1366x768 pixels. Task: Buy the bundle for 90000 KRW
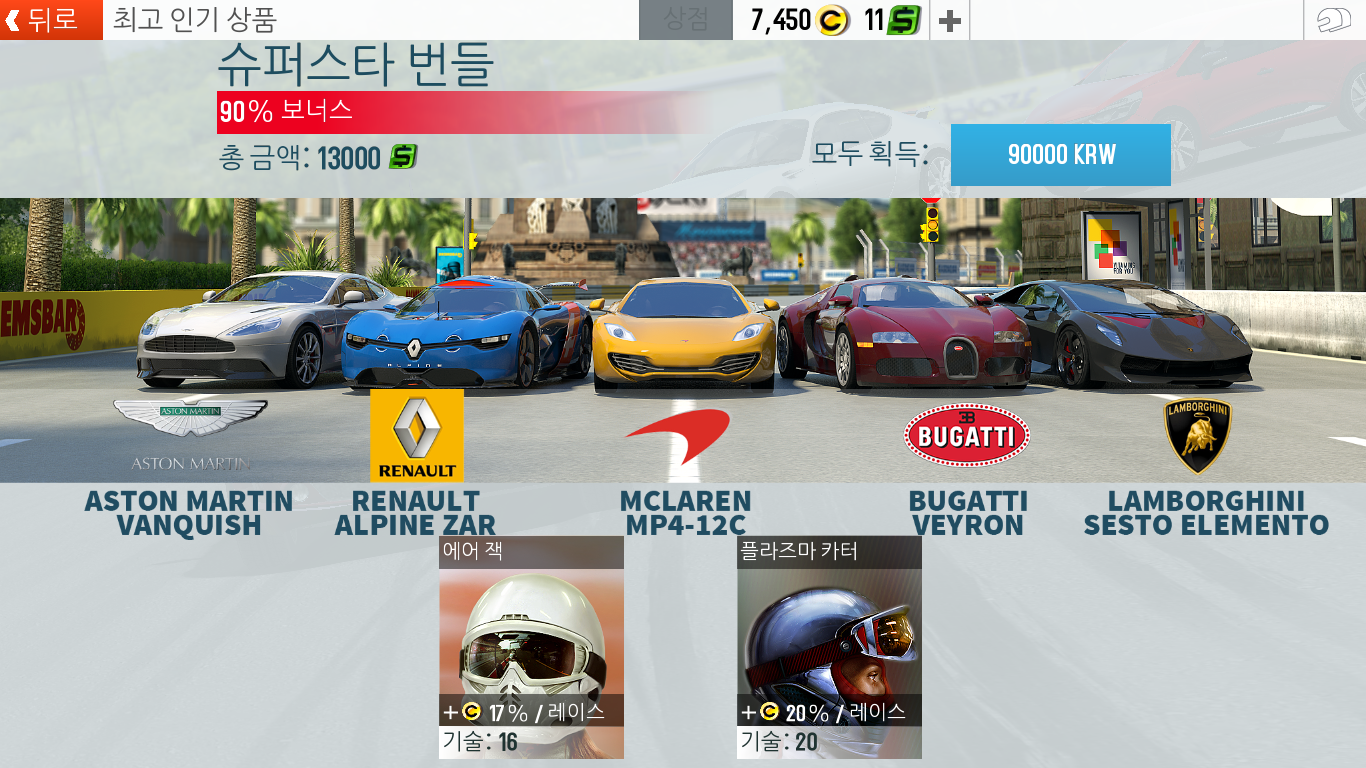tap(1060, 155)
